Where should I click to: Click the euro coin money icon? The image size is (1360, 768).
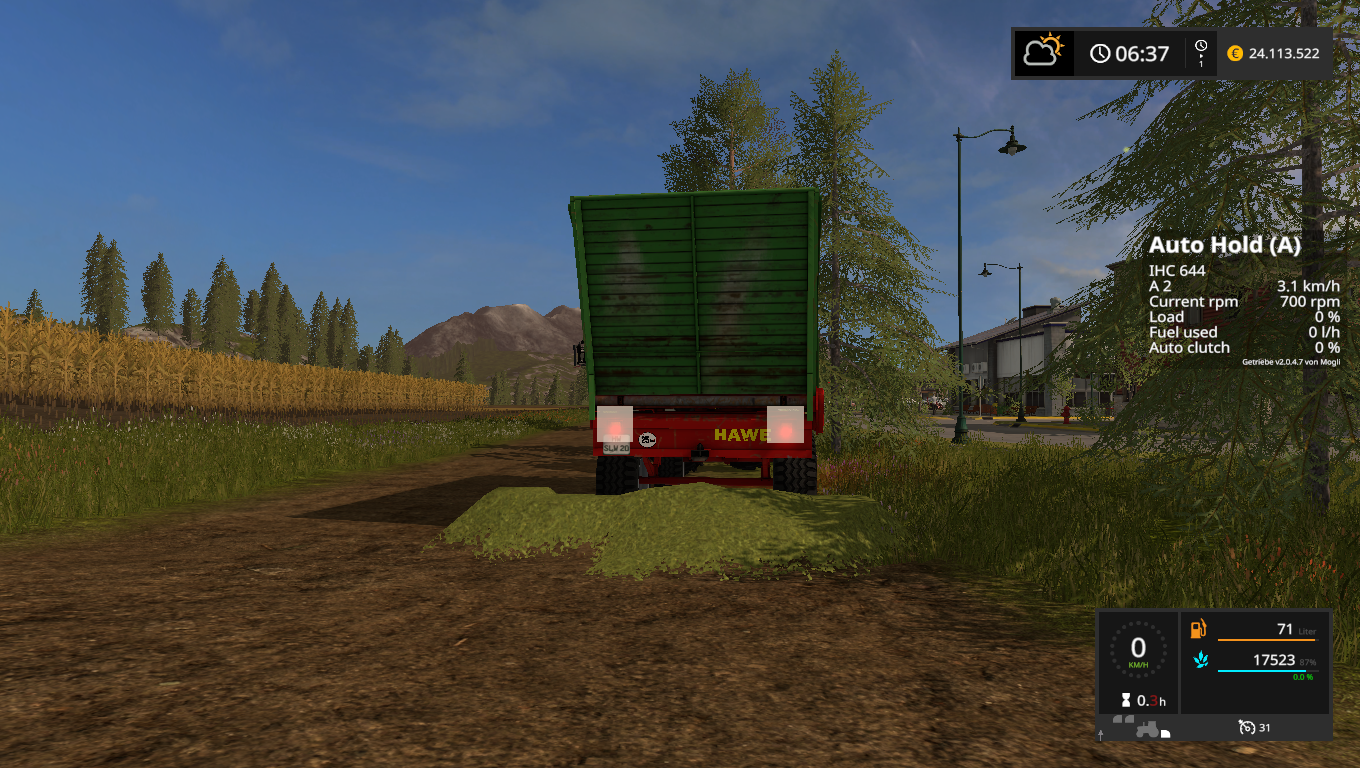1234,53
